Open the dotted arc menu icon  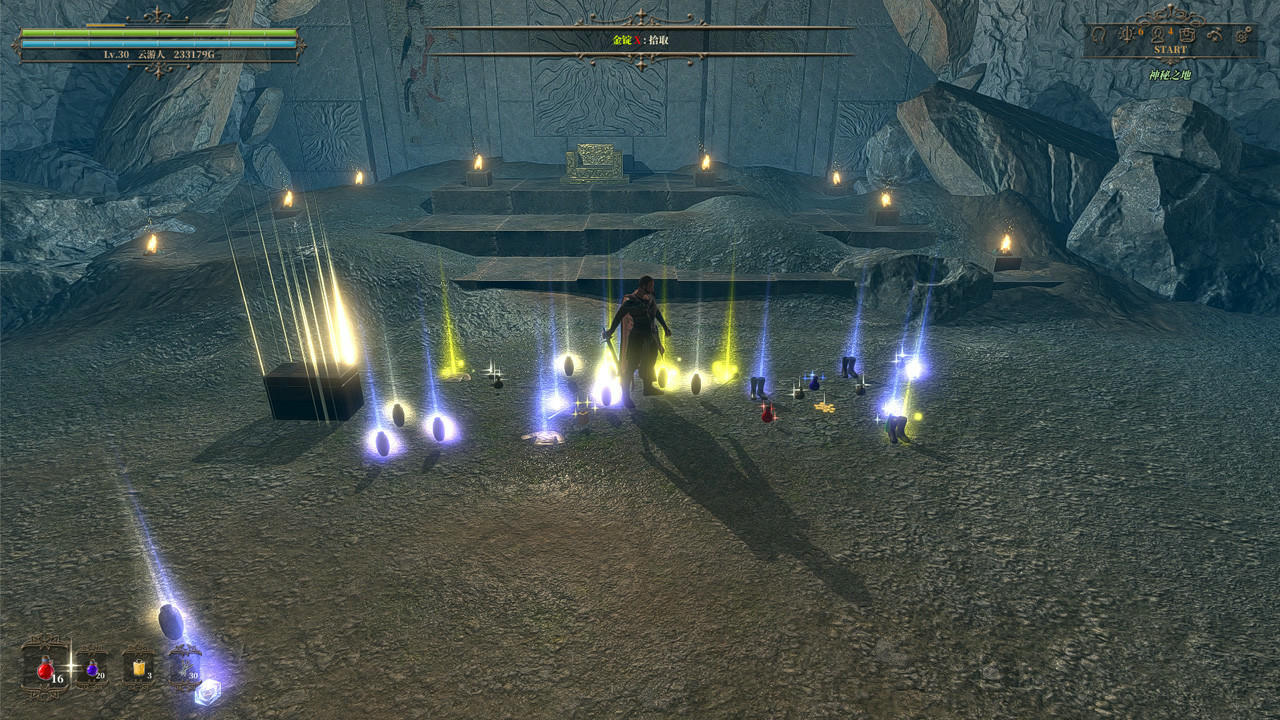(1215, 35)
